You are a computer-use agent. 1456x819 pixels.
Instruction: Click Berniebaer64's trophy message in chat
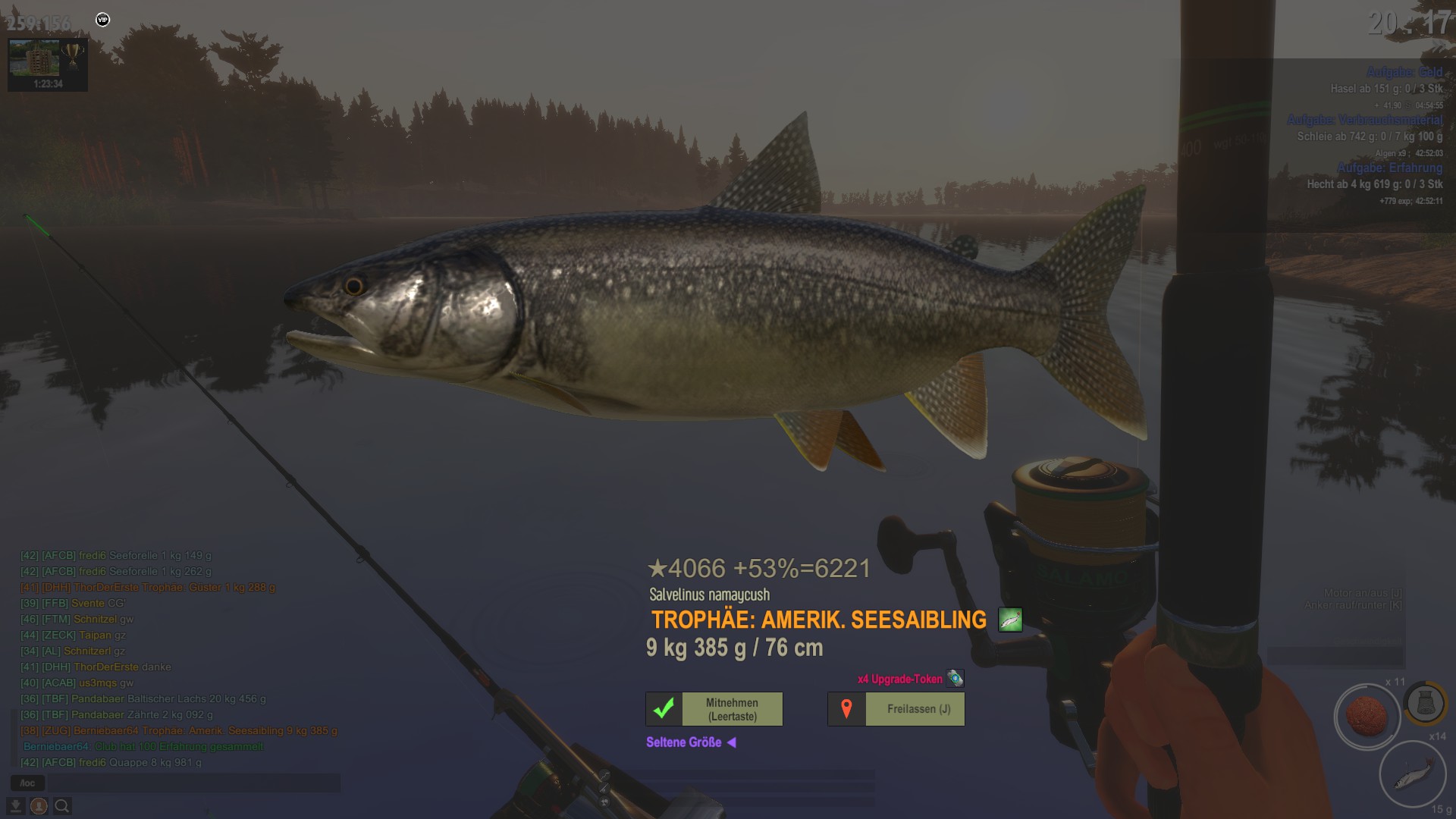[179, 731]
